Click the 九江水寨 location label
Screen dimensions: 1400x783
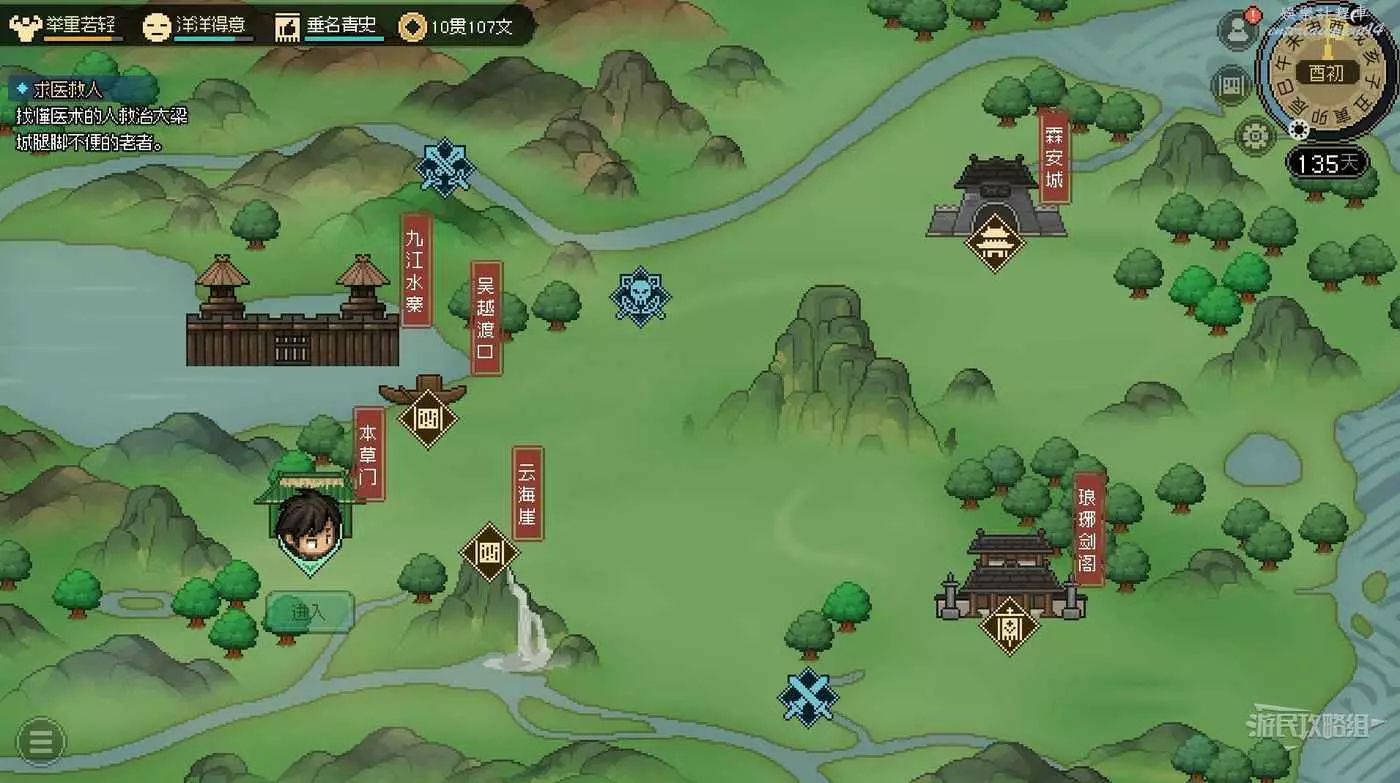pyautogui.click(x=416, y=270)
